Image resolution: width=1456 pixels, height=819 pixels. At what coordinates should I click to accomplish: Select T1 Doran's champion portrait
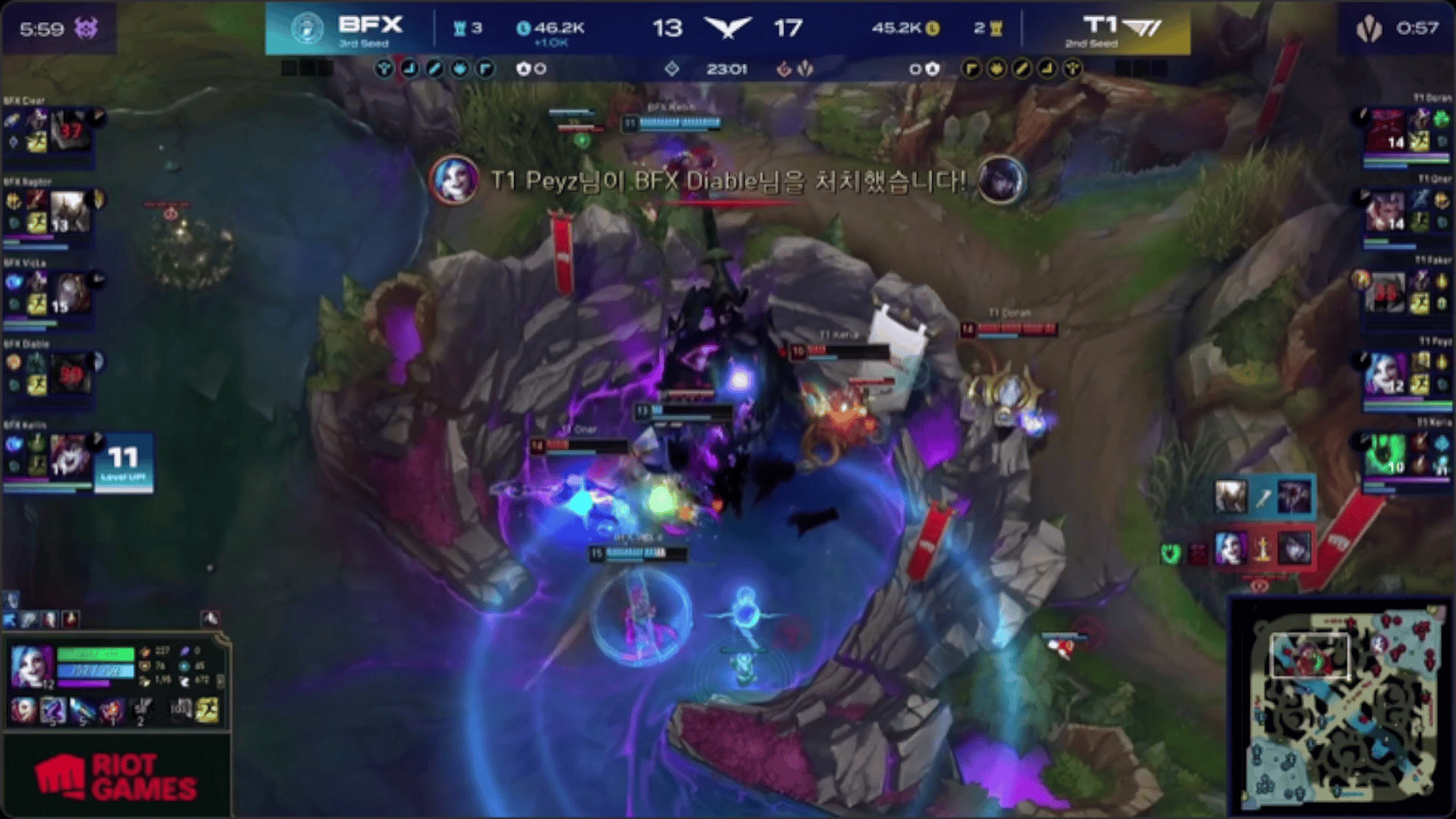[1385, 130]
